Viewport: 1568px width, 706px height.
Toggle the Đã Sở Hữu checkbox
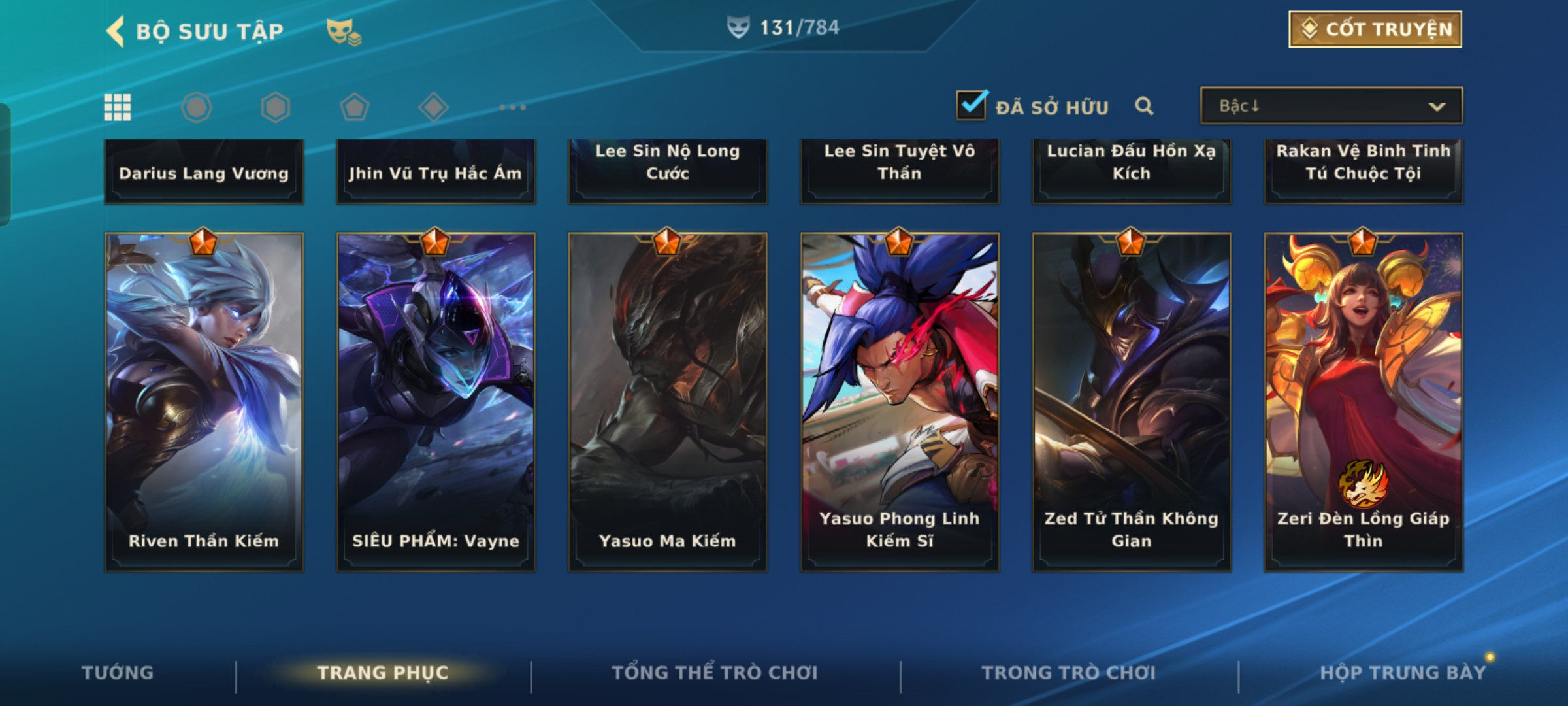[x=971, y=105]
